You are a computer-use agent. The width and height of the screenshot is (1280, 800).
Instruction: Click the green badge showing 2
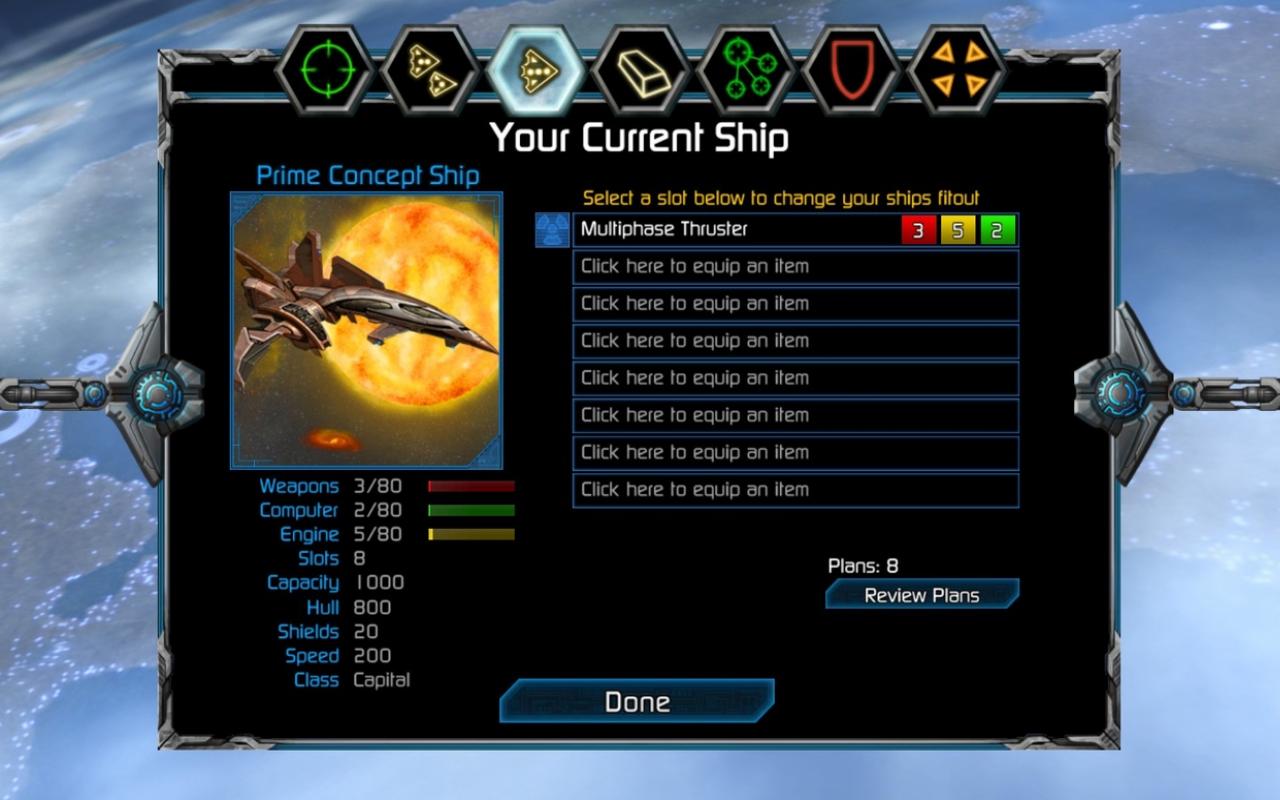pyautogui.click(x=997, y=229)
